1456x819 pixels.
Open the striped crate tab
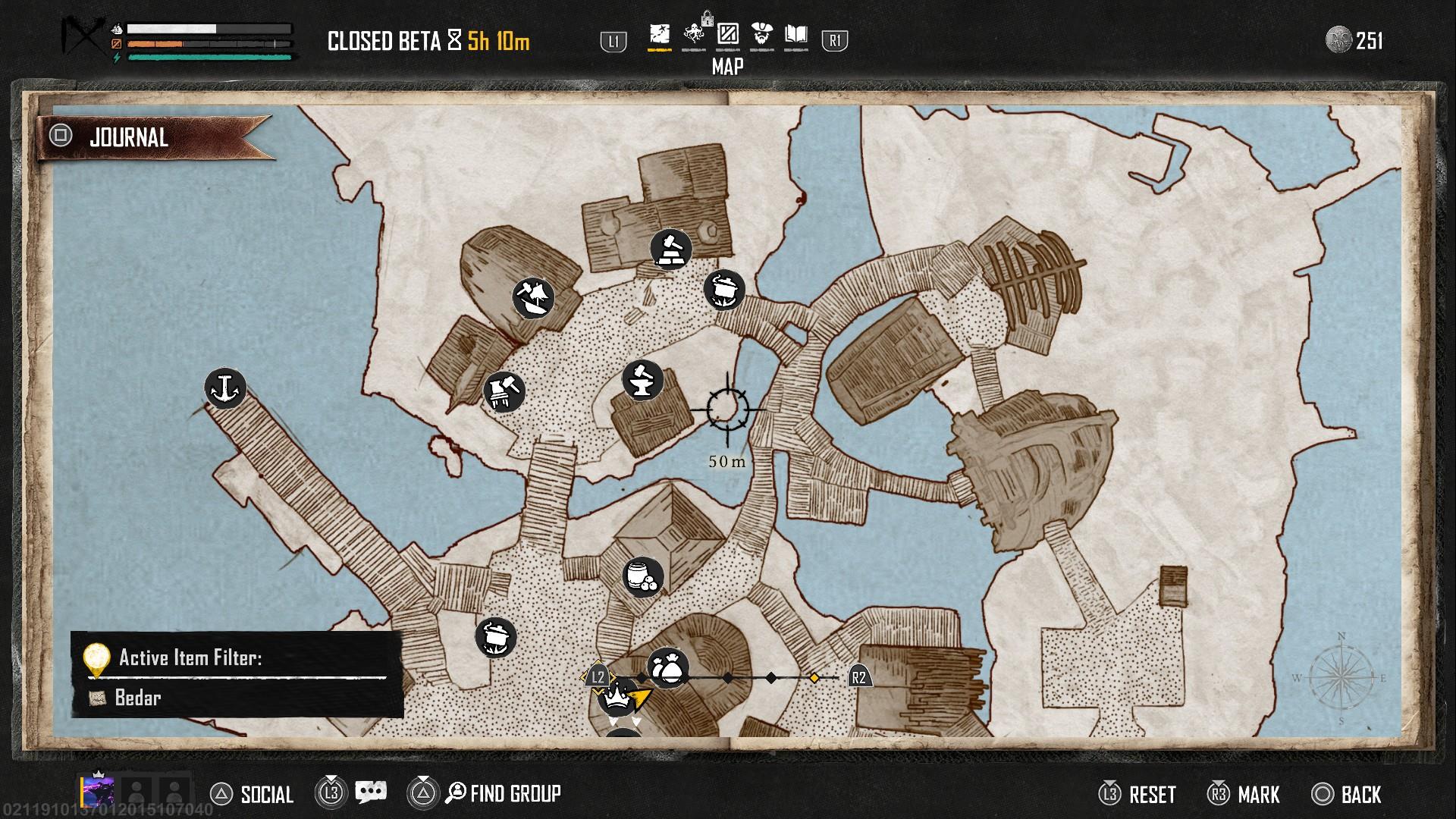tap(728, 35)
